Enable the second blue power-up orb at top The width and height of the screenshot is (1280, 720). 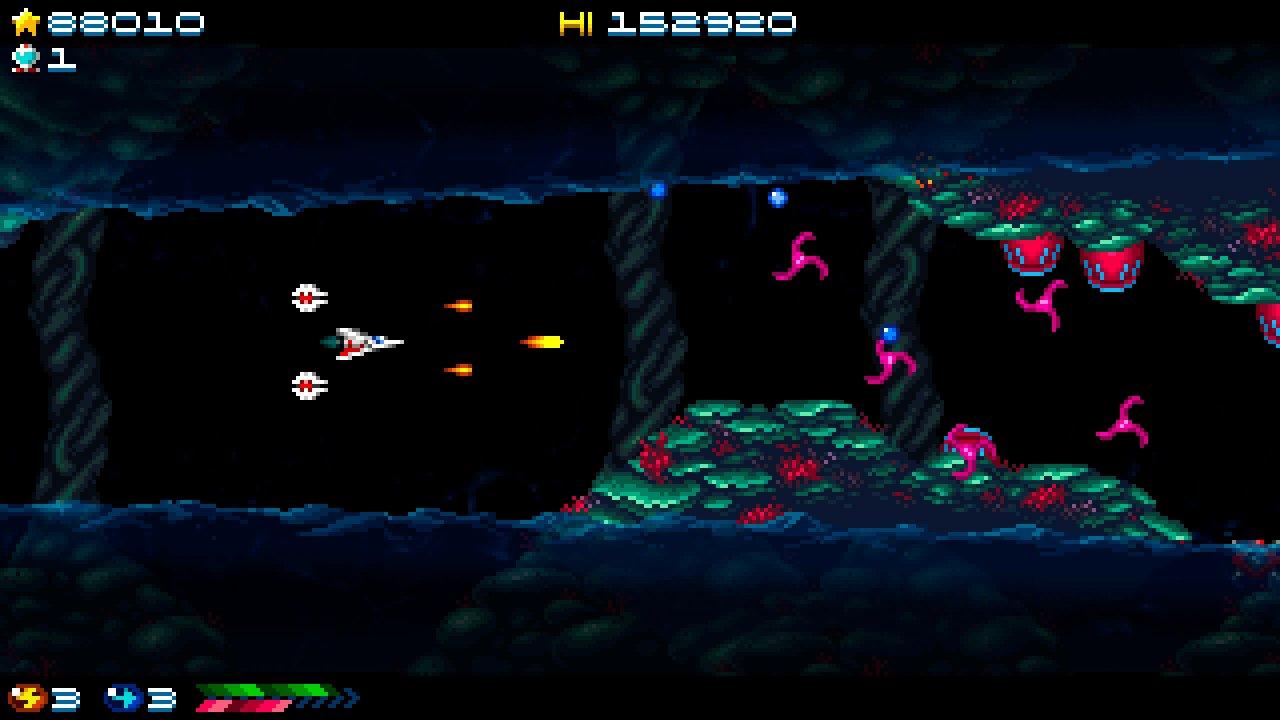(779, 197)
